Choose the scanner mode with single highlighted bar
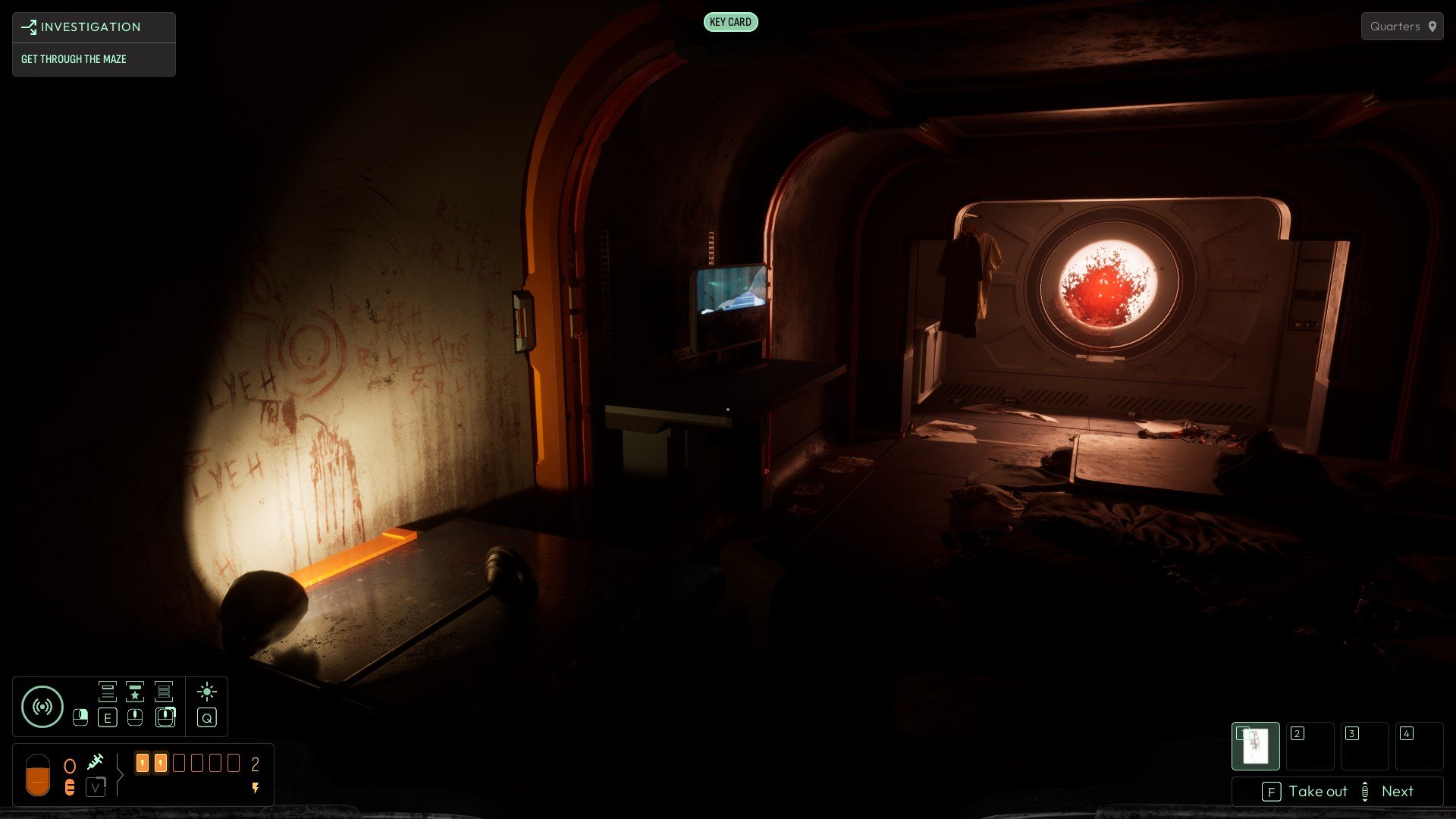1456x819 pixels. (108, 691)
